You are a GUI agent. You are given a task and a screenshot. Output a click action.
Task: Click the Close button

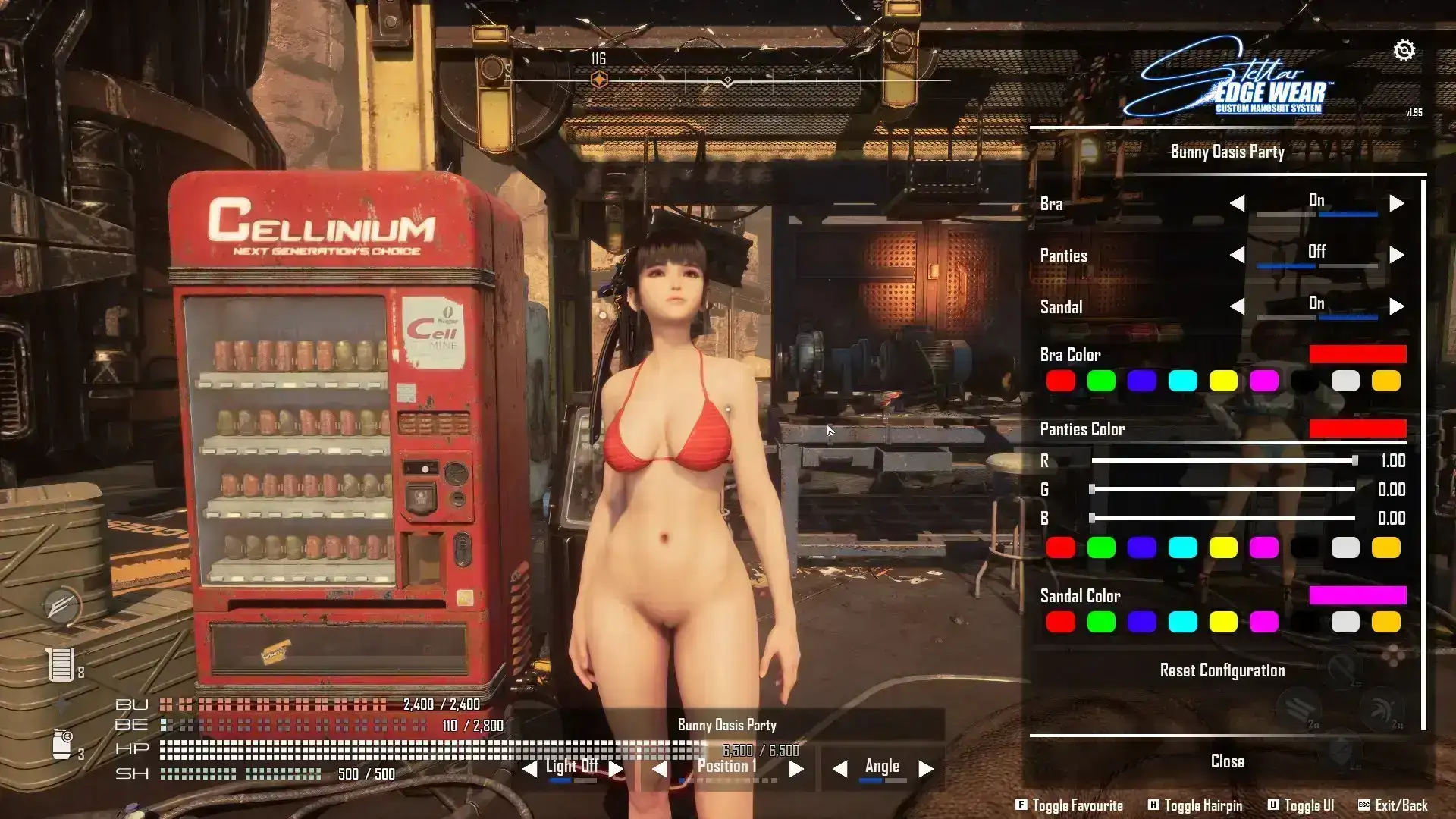1226,761
